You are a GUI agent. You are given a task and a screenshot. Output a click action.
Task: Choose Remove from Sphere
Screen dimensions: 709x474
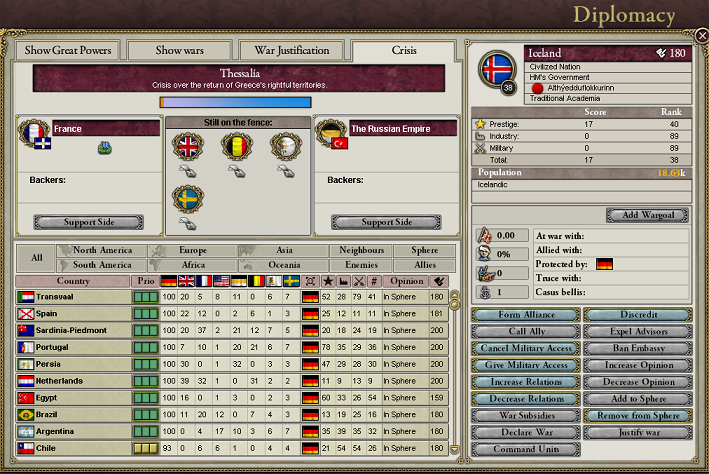pyautogui.click(x=637, y=416)
